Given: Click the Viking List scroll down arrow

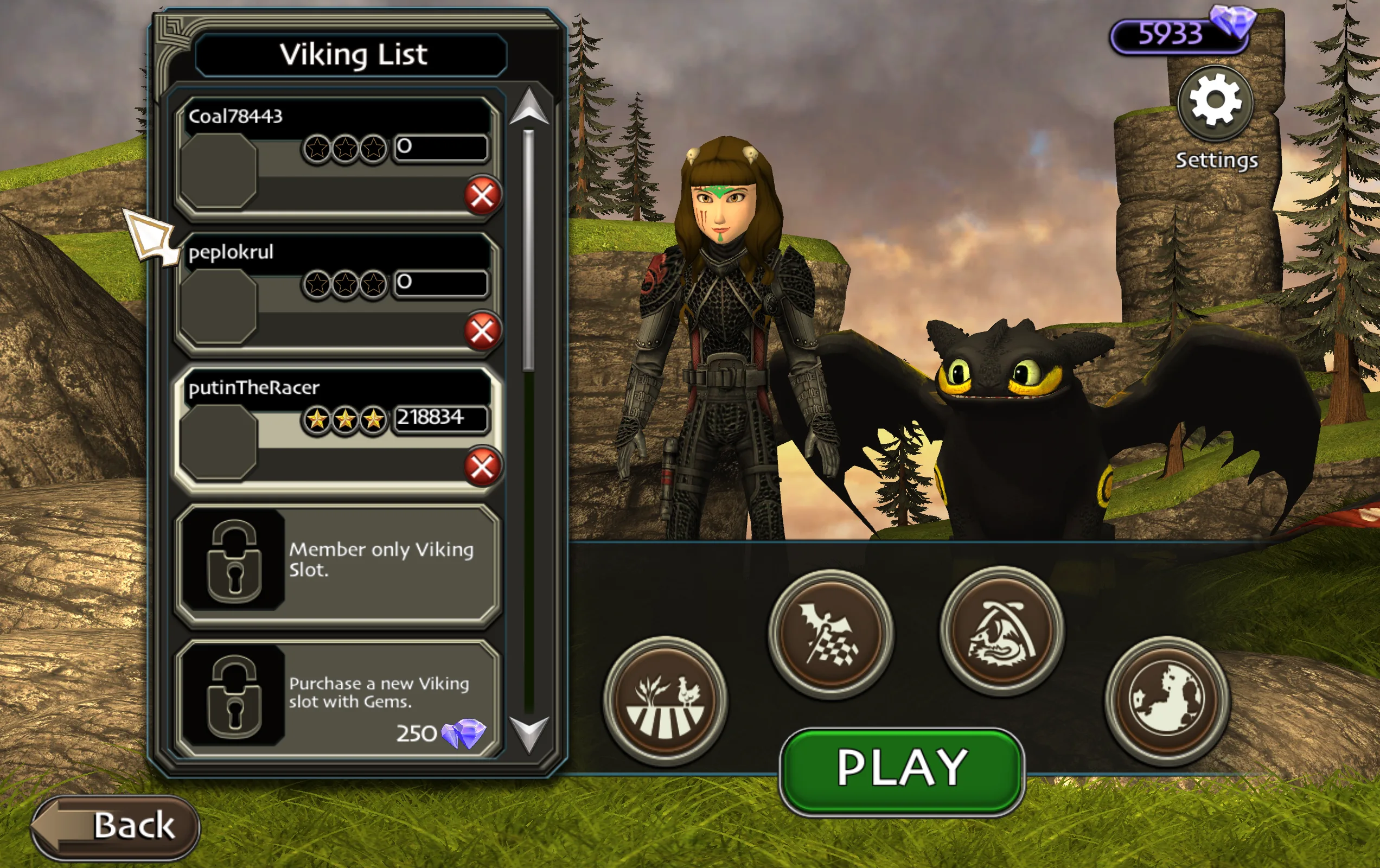Looking at the screenshot, I should pyautogui.click(x=529, y=733).
